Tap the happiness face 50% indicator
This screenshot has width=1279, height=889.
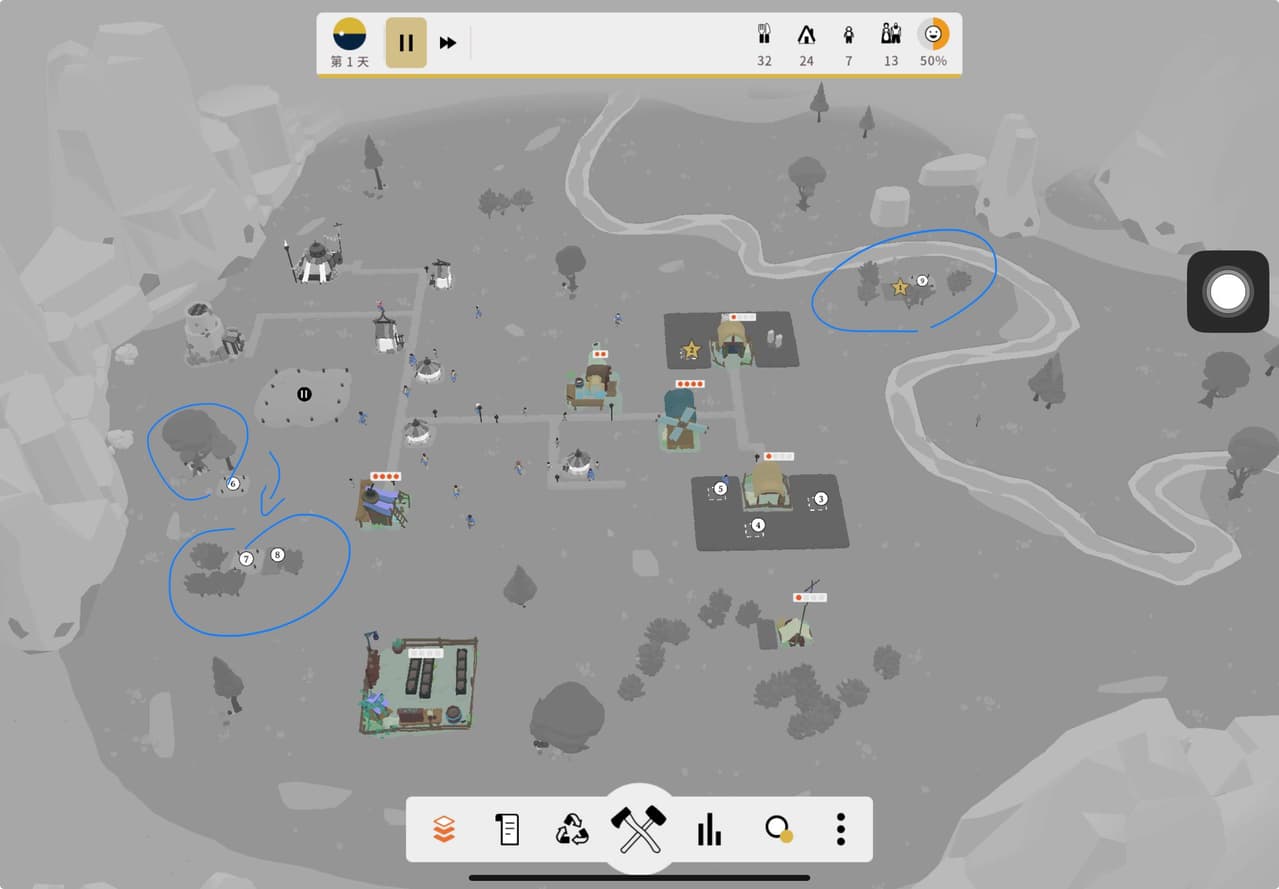(x=933, y=35)
